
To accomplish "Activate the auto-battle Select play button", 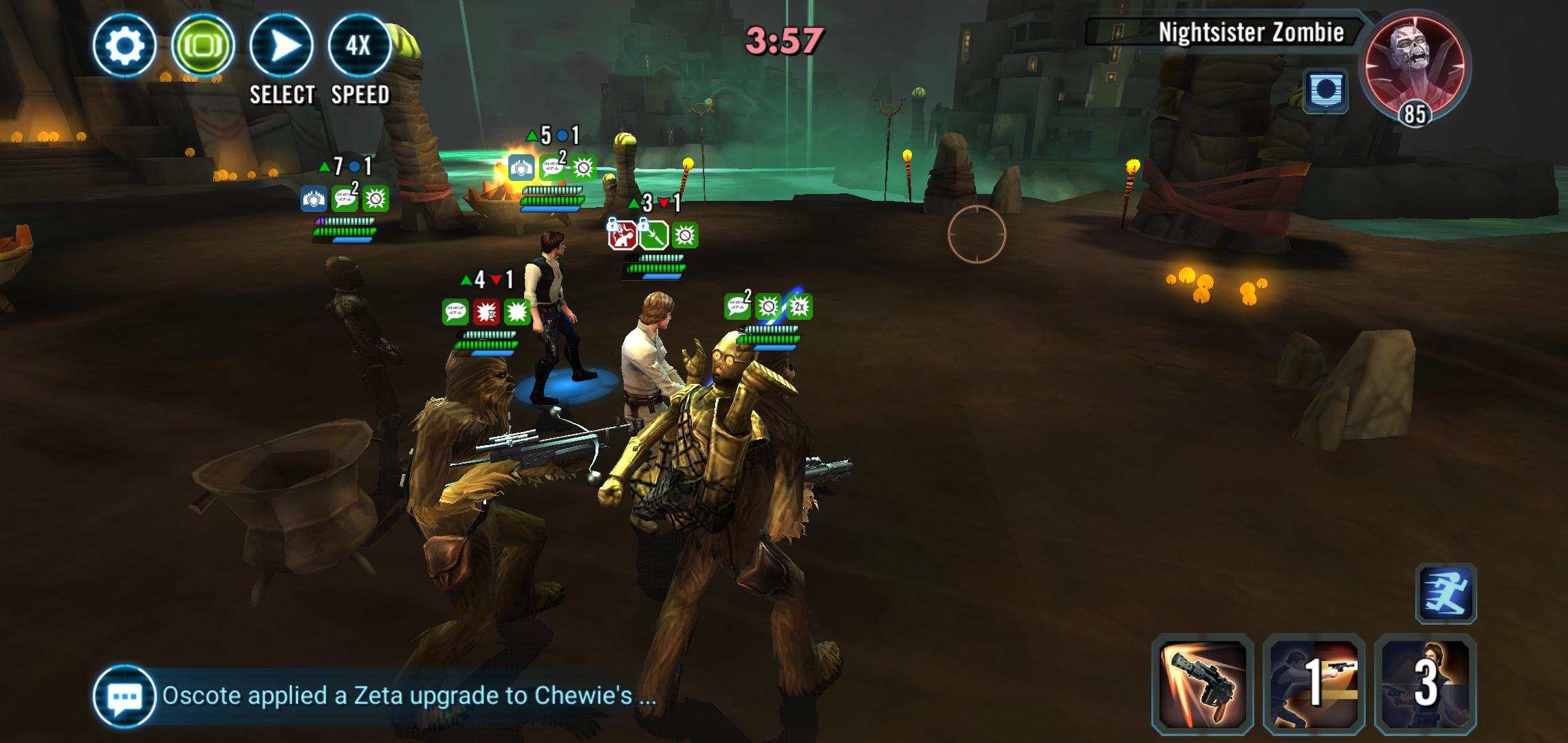I will 281,46.
